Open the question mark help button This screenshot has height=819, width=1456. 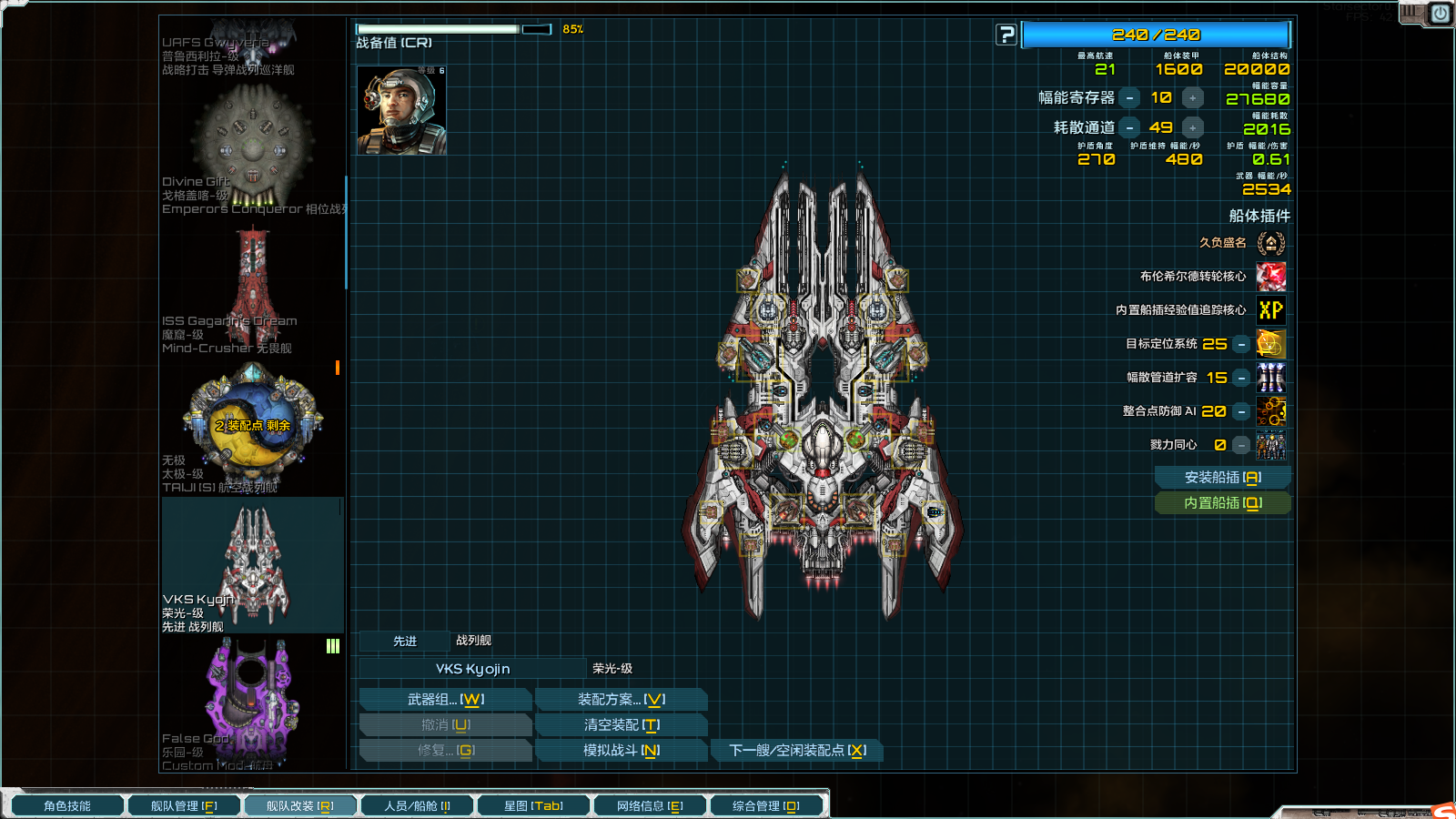1006,35
